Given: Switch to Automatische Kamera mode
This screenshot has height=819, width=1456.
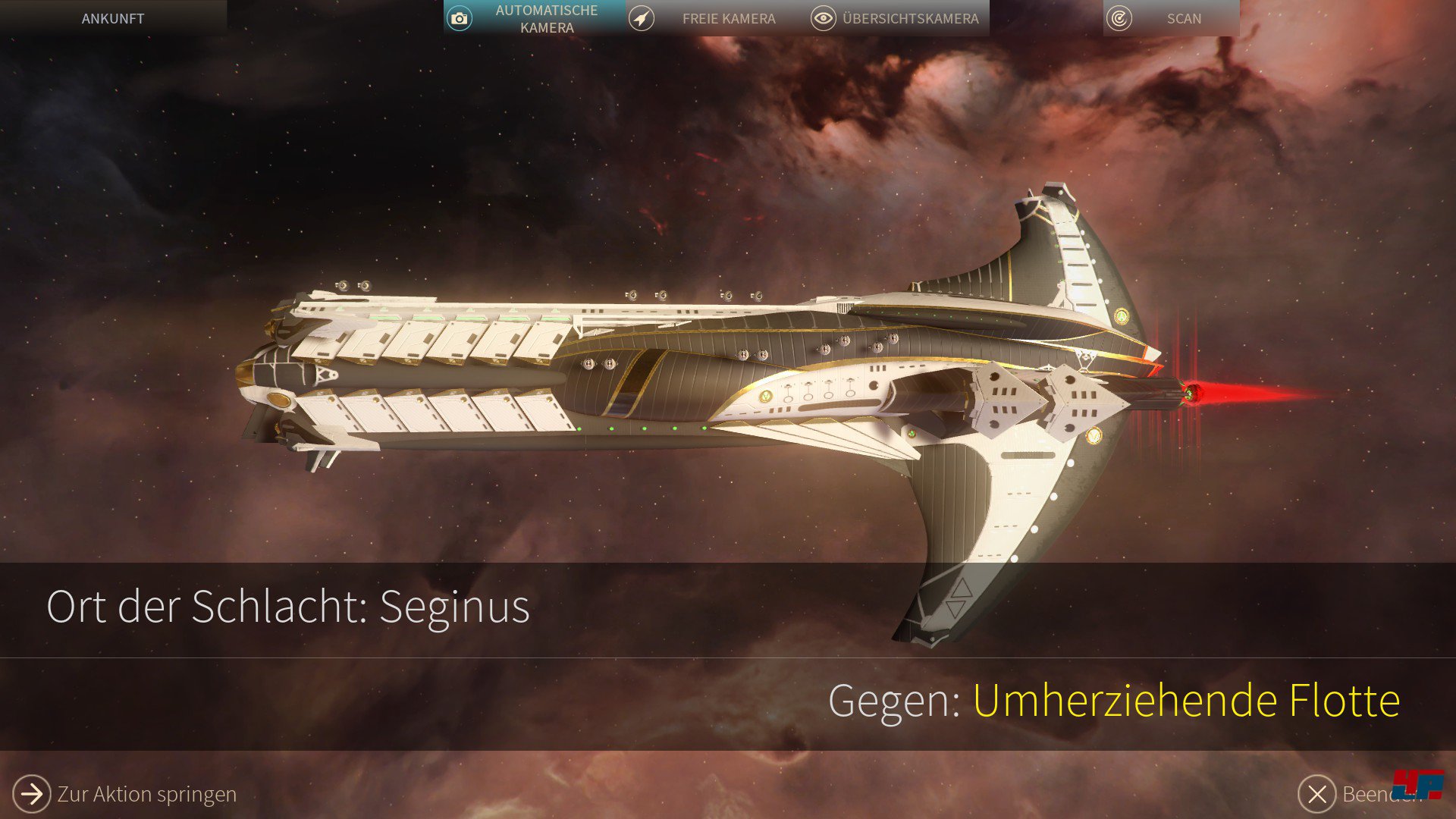Looking at the screenshot, I should pos(535,19).
